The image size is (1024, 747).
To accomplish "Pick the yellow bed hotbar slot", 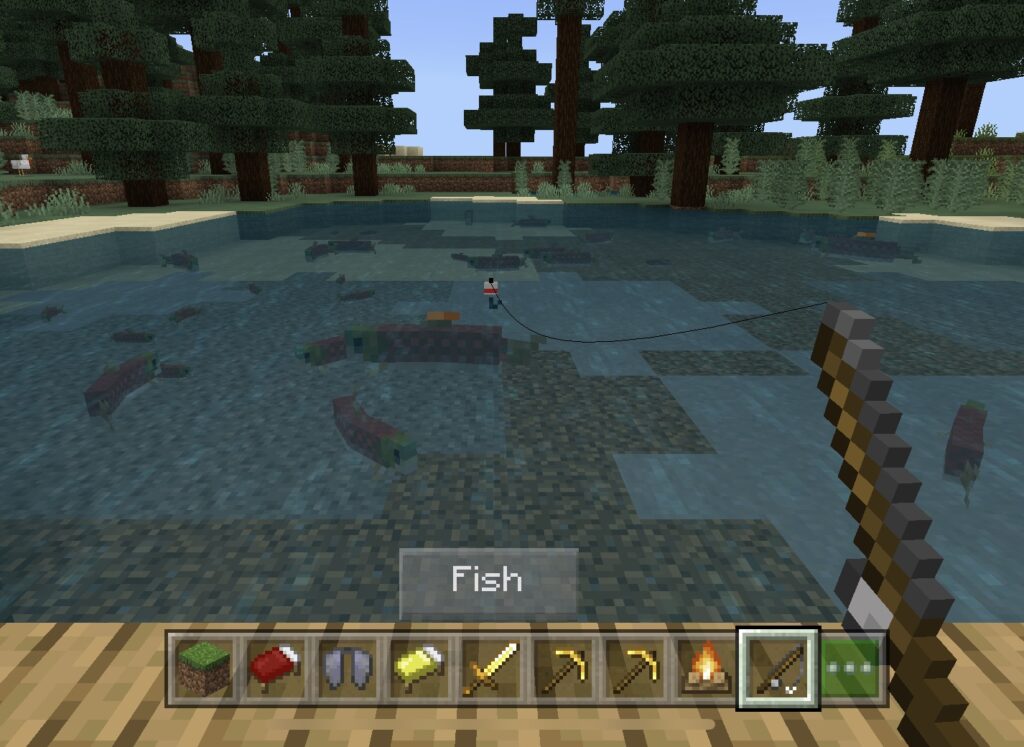I will pos(418,668).
